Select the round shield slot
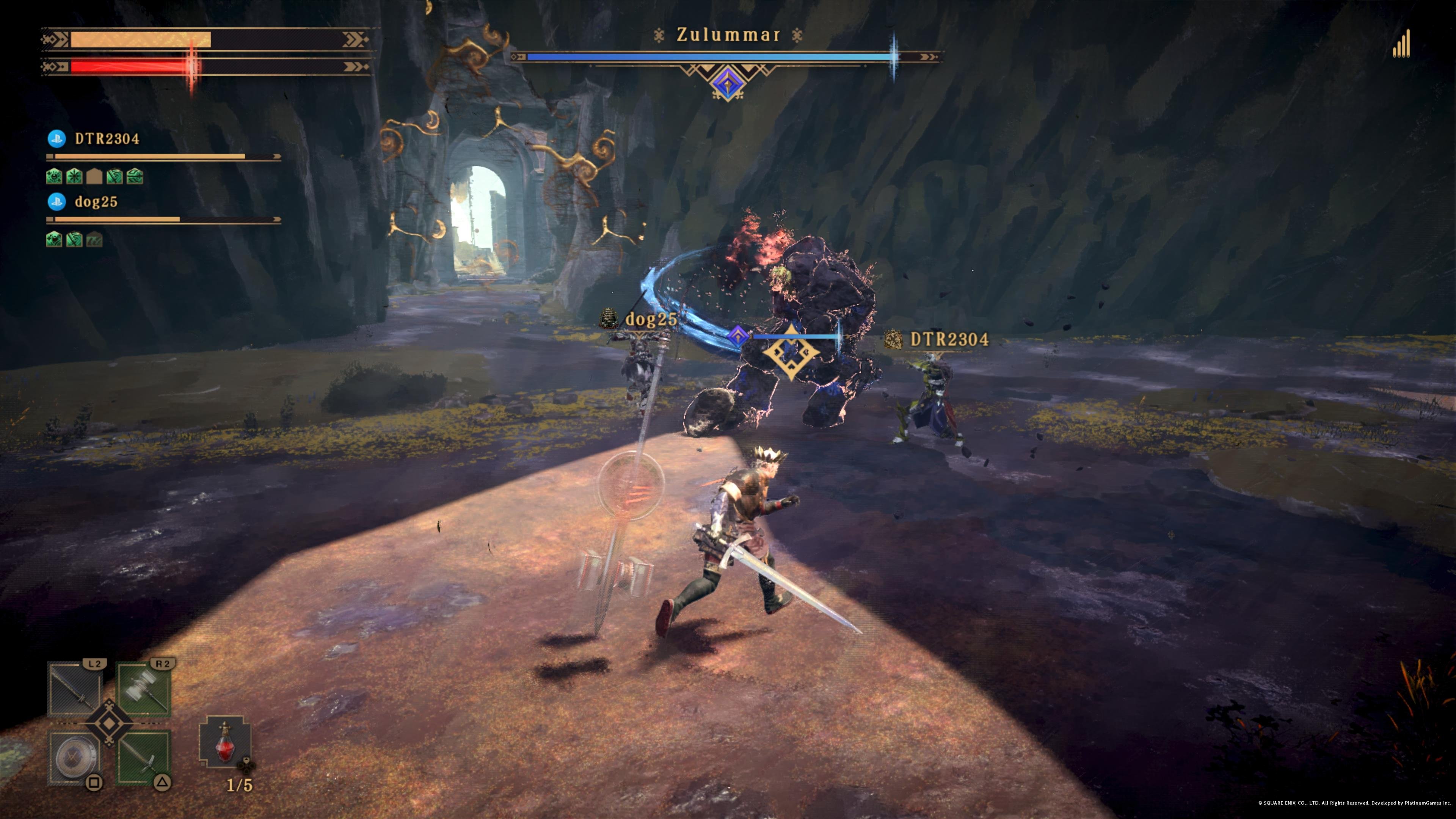 pos(74,756)
